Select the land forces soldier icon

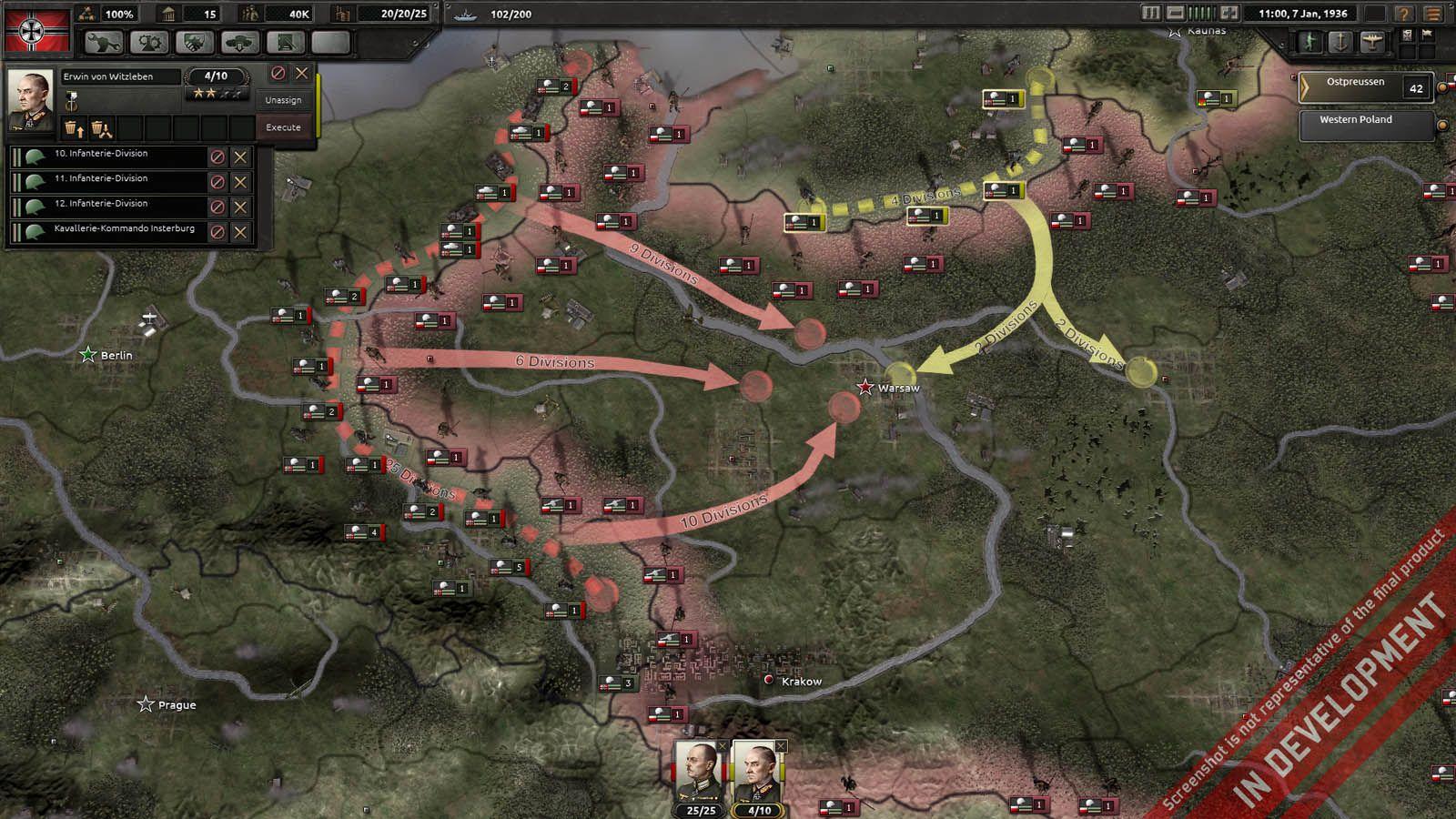point(1309,41)
